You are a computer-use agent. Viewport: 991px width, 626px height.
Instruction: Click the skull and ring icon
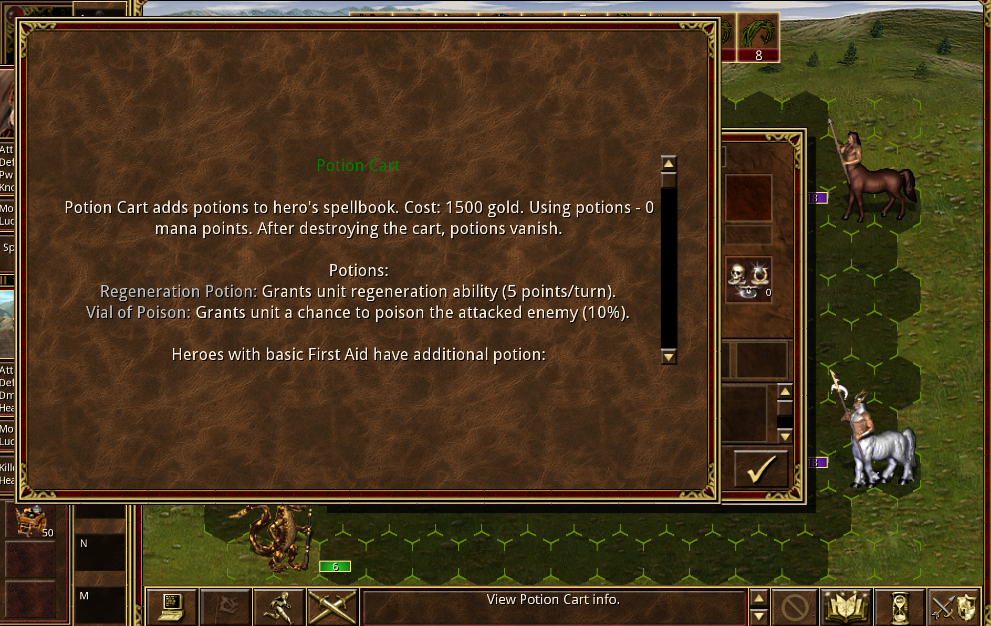(x=749, y=280)
